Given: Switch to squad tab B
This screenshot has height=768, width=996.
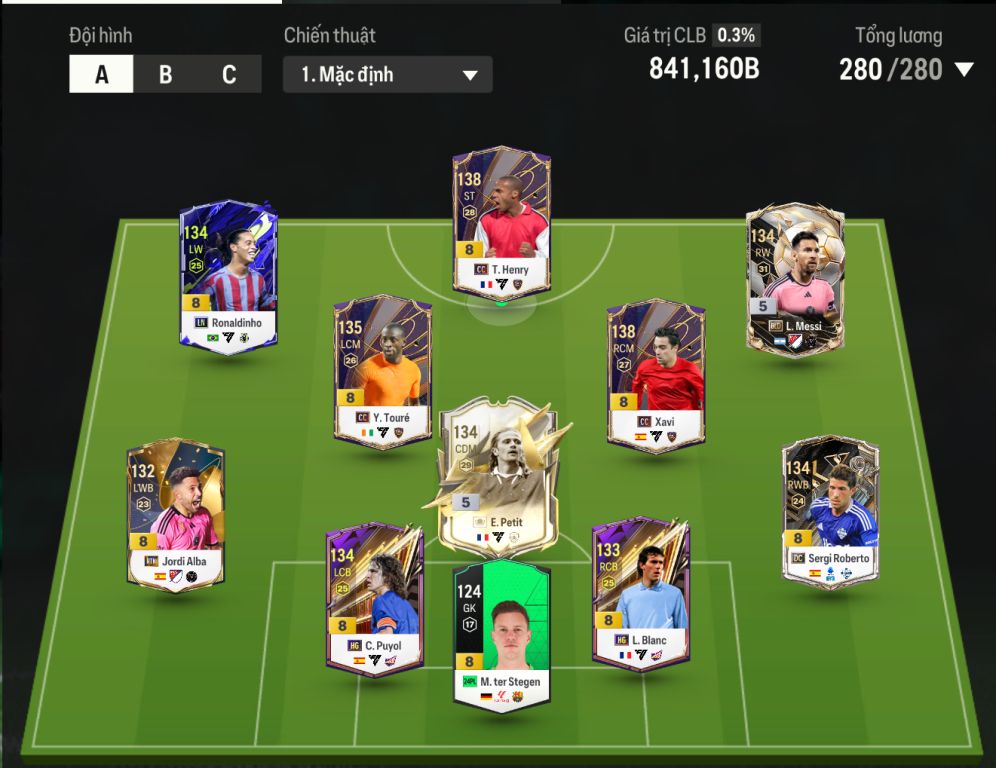Looking at the screenshot, I should click(165, 75).
